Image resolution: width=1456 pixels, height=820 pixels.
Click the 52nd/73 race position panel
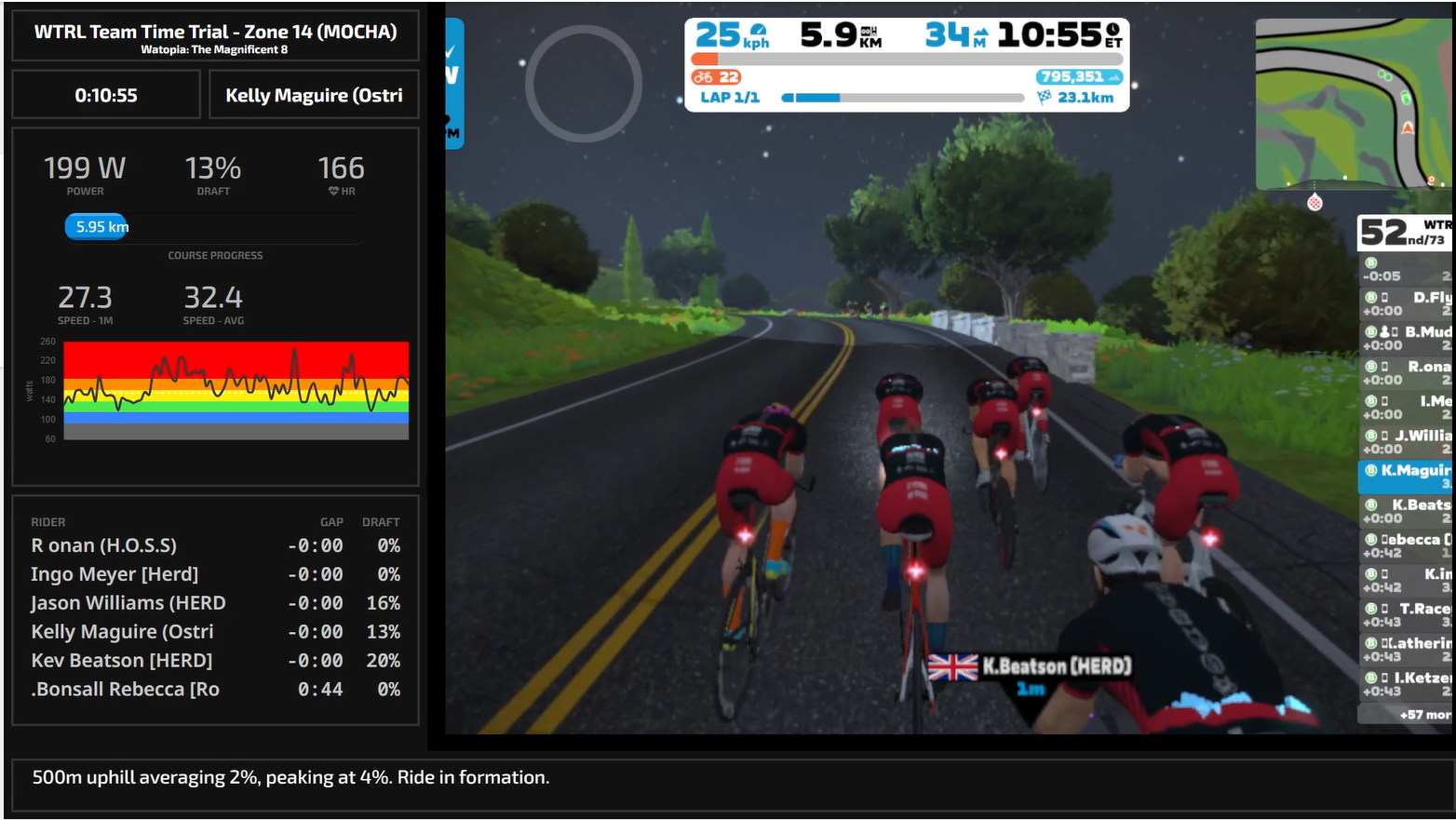(1404, 233)
